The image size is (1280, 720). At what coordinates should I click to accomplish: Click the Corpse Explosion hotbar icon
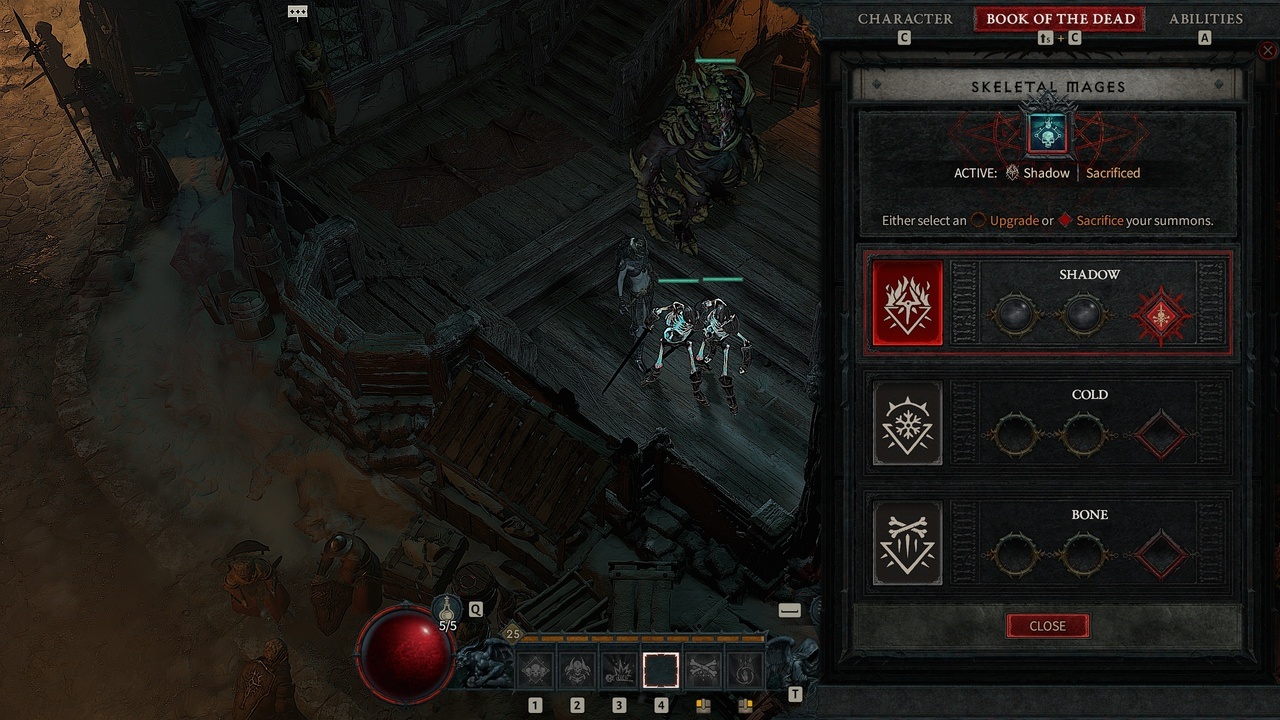[x=619, y=670]
